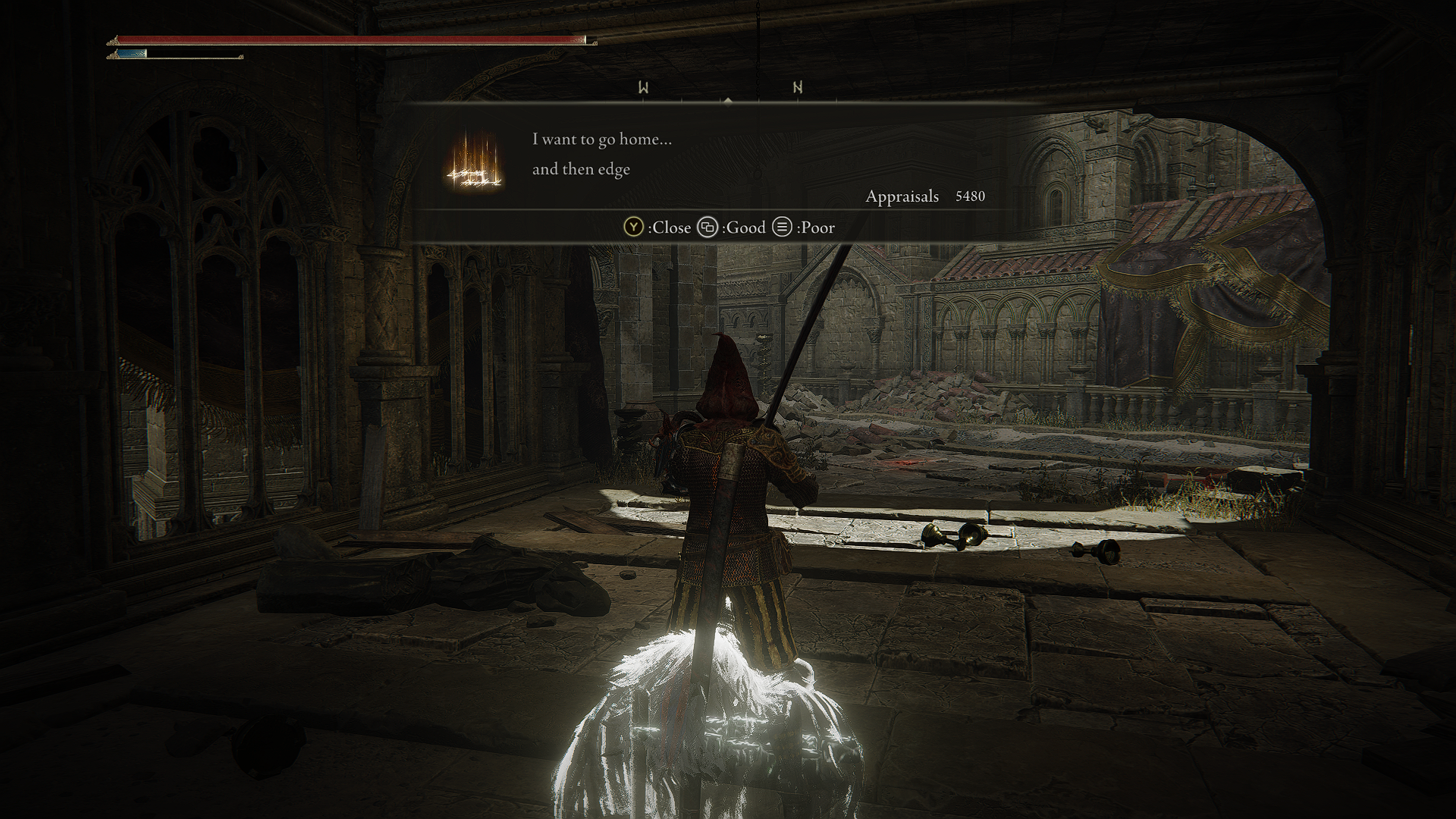This screenshot has width=1456, height=819.
Task: Select the glowing message sign icon
Action: pyautogui.click(x=475, y=162)
